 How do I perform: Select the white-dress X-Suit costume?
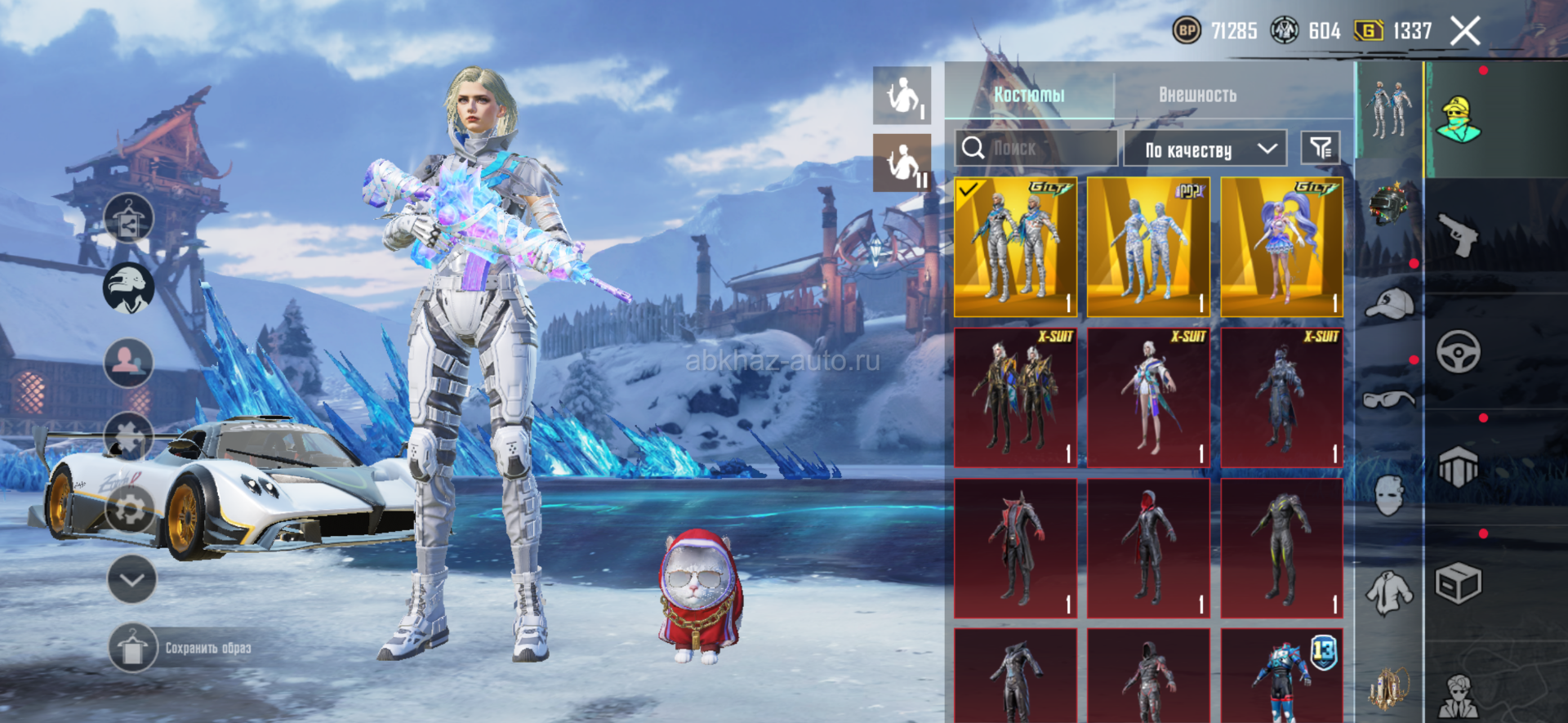[x=1148, y=398]
